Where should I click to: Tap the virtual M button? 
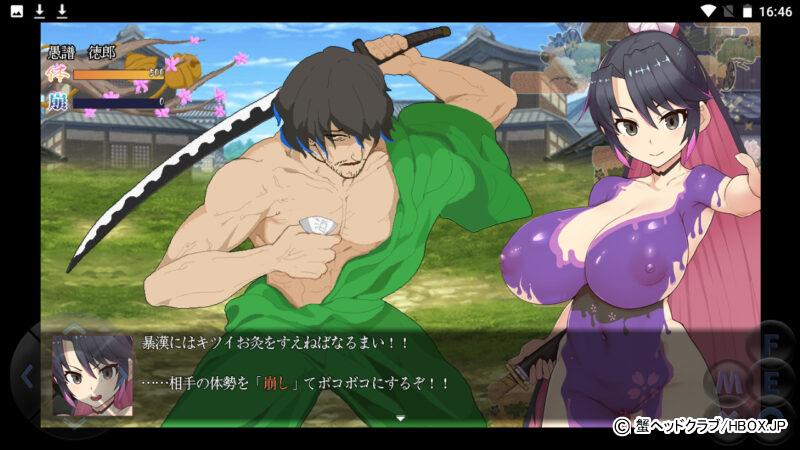coord(727,381)
